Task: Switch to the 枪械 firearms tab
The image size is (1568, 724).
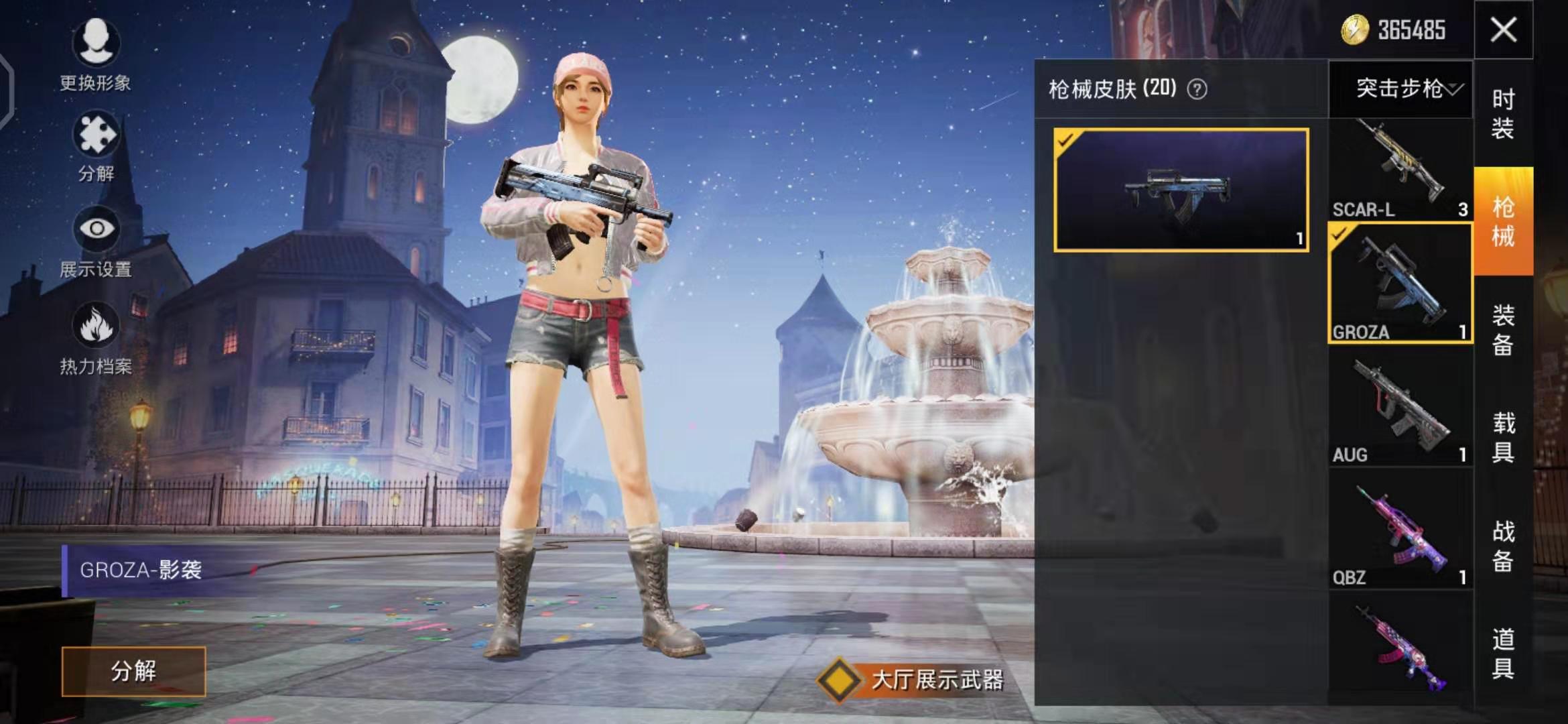Action: point(1503,221)
